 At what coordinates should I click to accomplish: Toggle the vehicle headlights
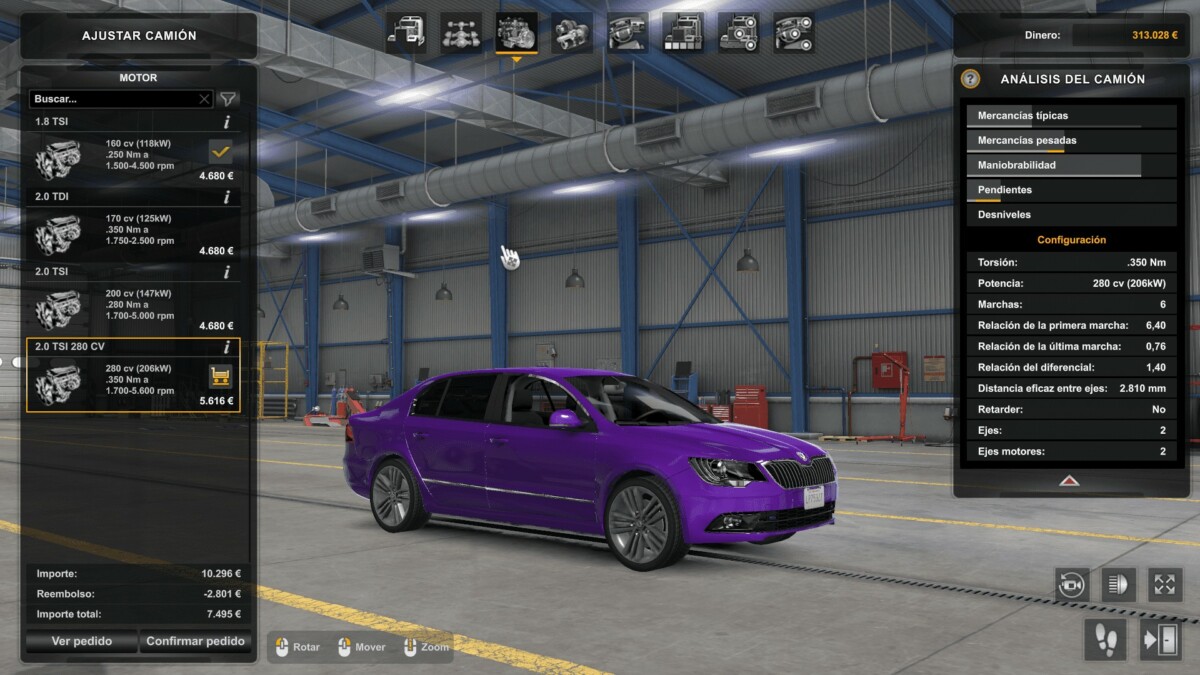tap(1118, 584)
